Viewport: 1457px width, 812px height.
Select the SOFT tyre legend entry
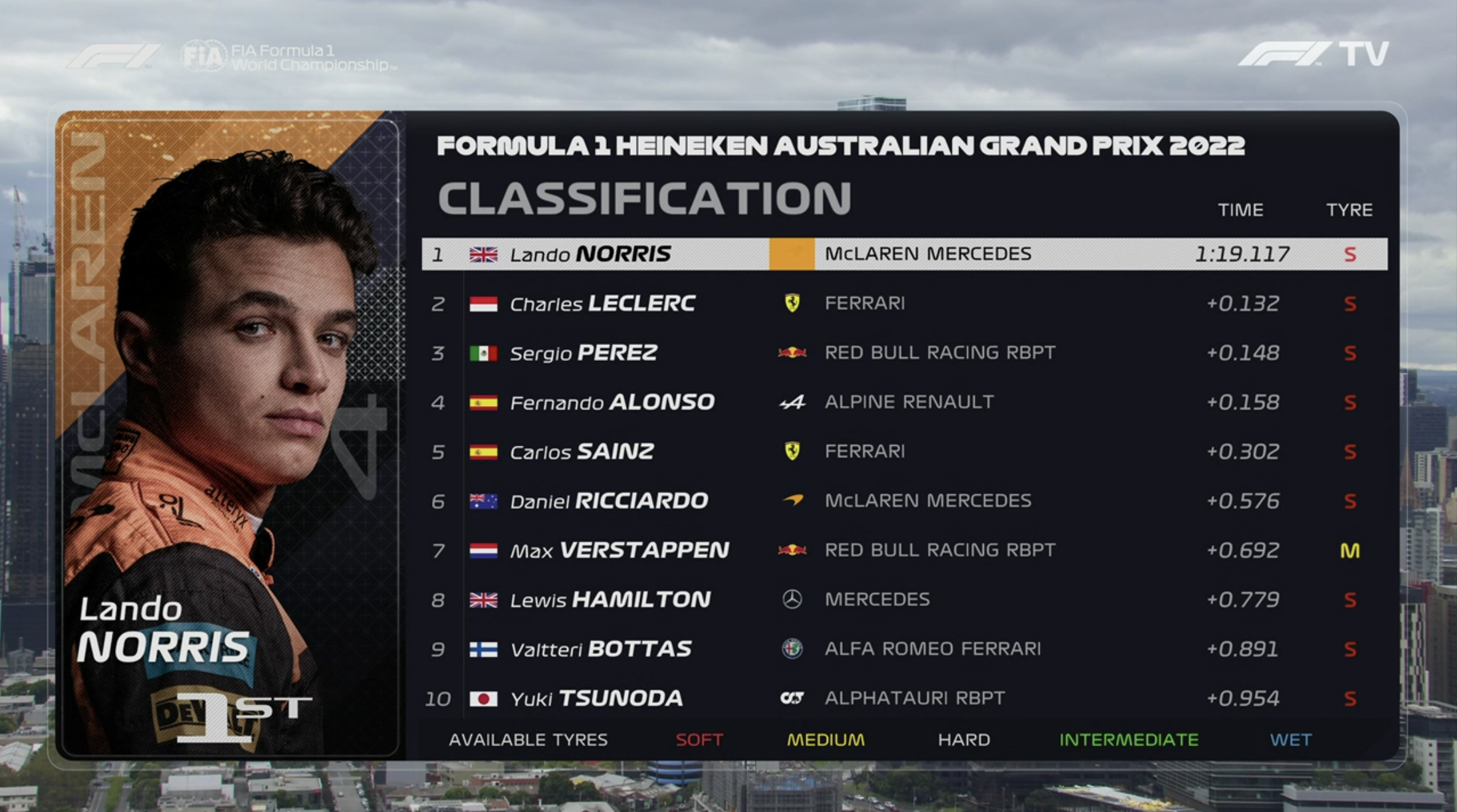coord(699,740)
